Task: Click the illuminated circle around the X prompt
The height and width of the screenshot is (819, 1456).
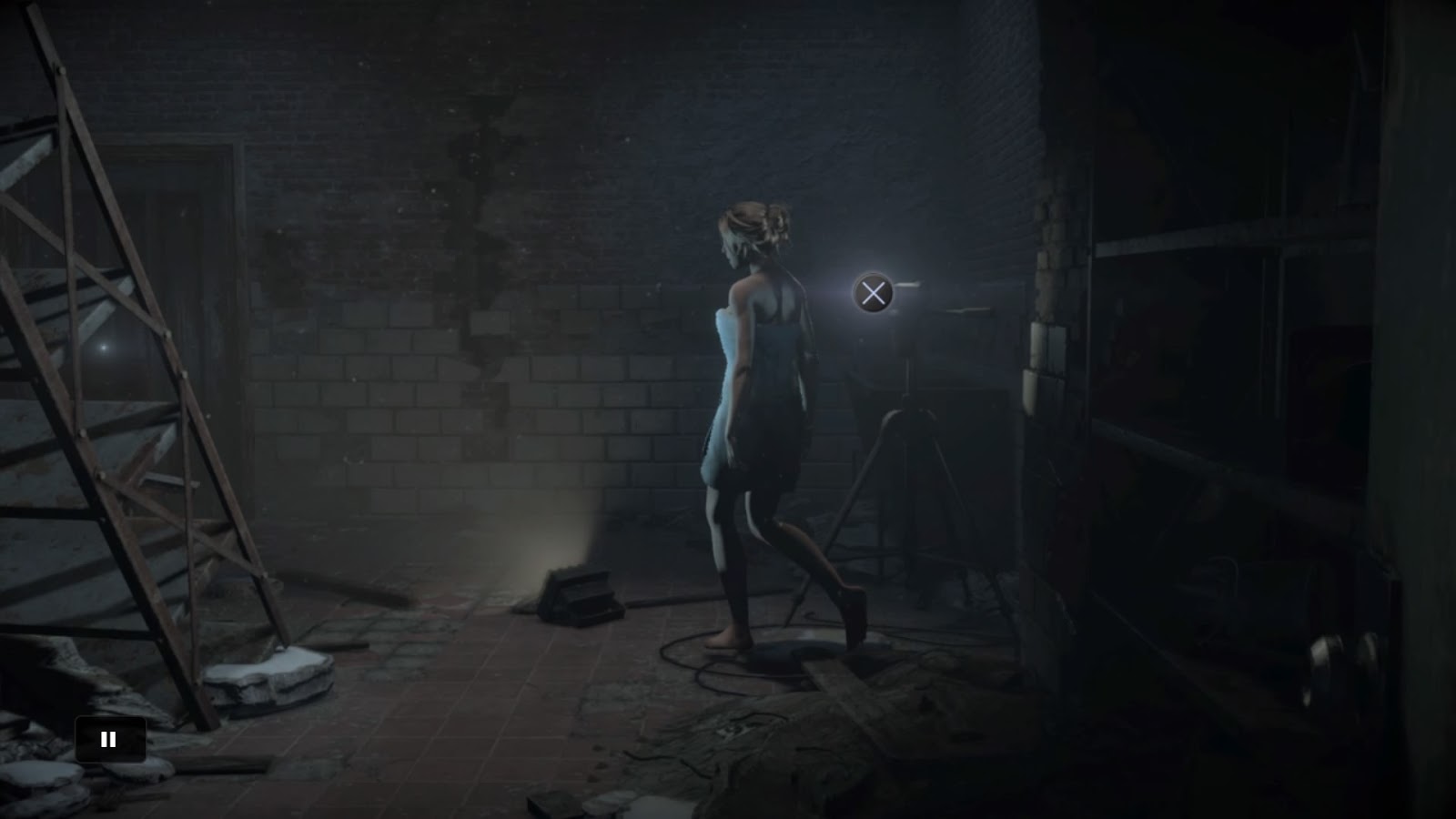Action: (x=873, y=294)
